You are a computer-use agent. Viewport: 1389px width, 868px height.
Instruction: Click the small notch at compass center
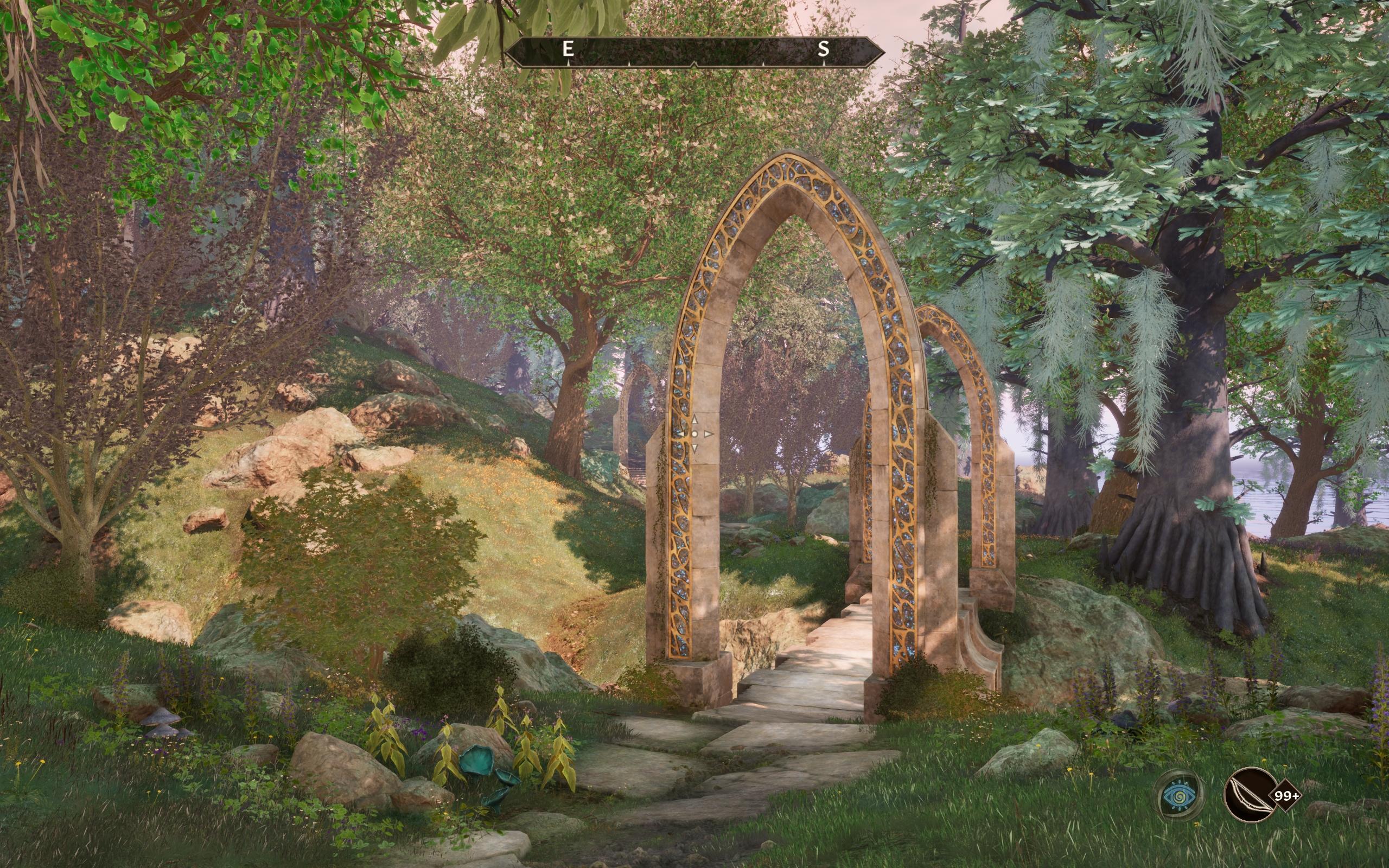tap(694, 63)
